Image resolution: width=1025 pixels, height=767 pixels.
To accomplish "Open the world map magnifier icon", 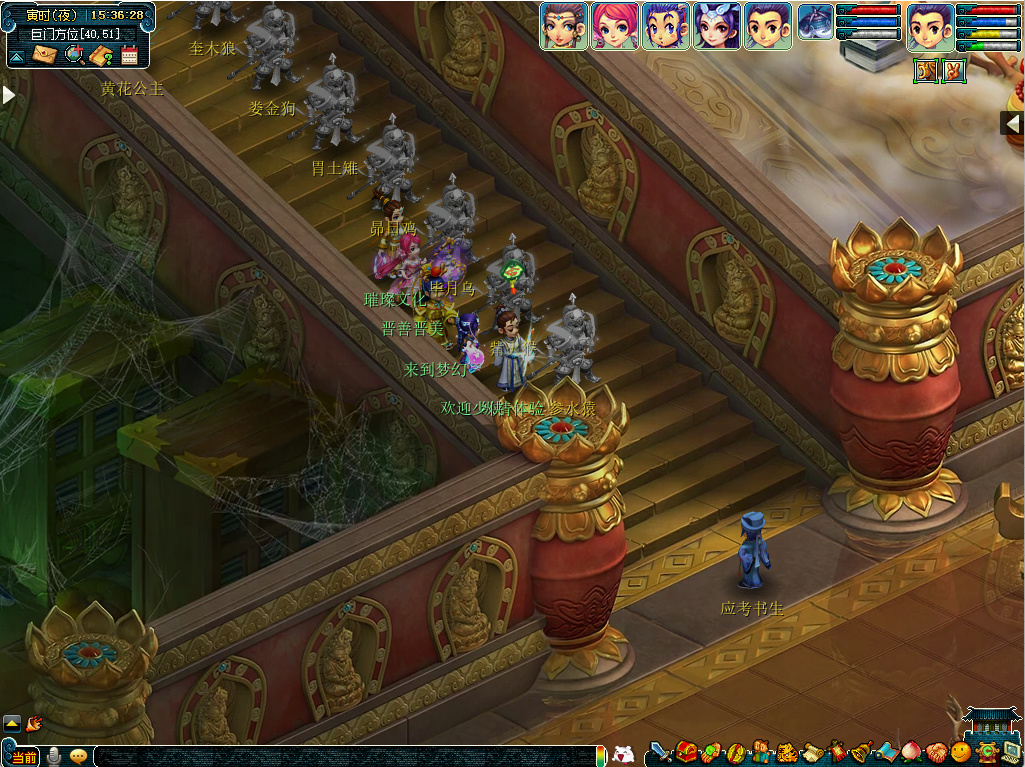I will 74,55.
